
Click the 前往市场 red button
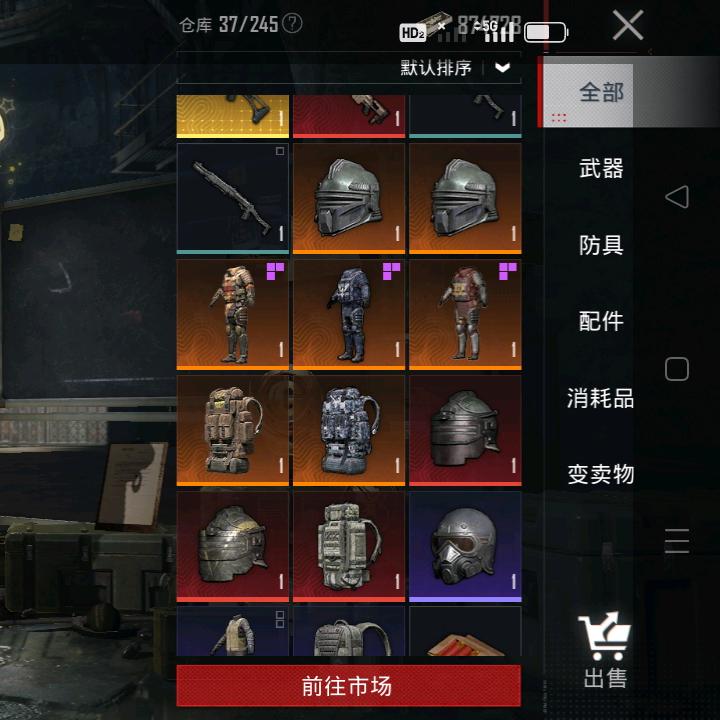(x=348, y=686)
